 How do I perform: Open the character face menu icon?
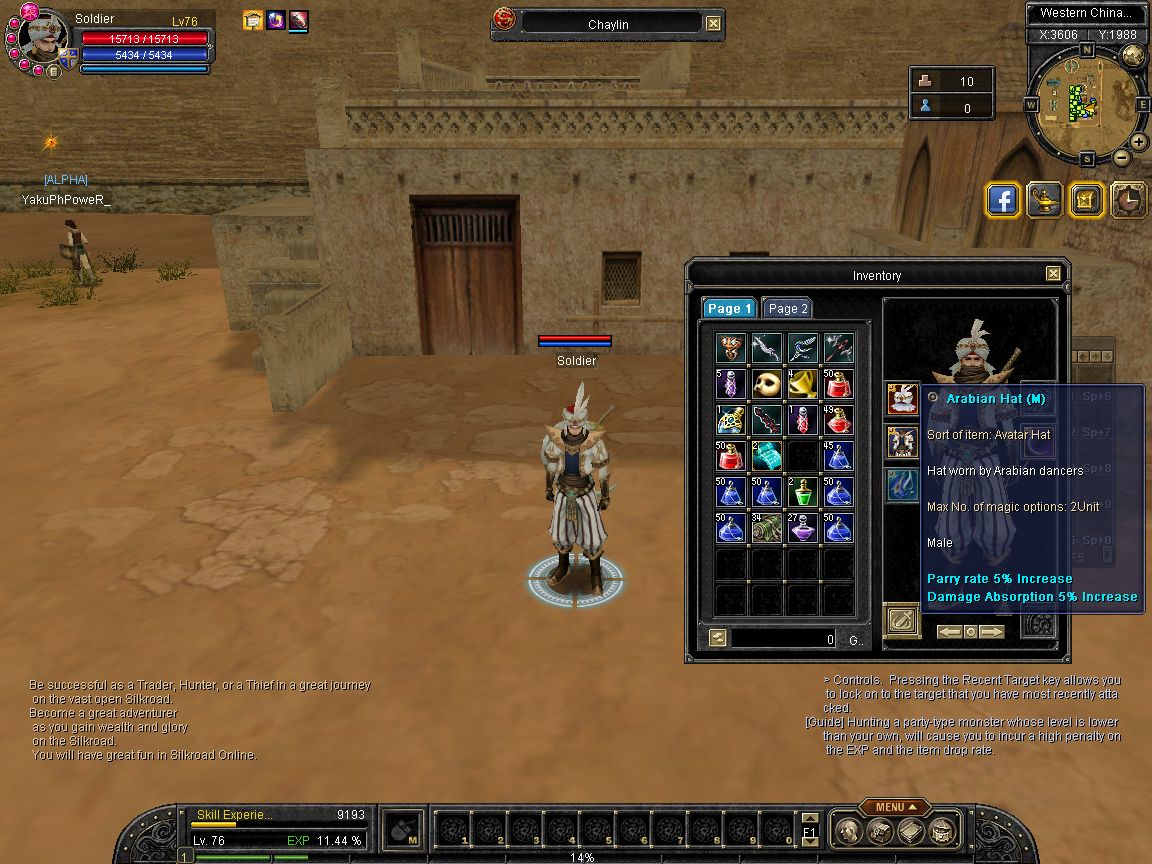pyautogui.click(x=848, y=831)
